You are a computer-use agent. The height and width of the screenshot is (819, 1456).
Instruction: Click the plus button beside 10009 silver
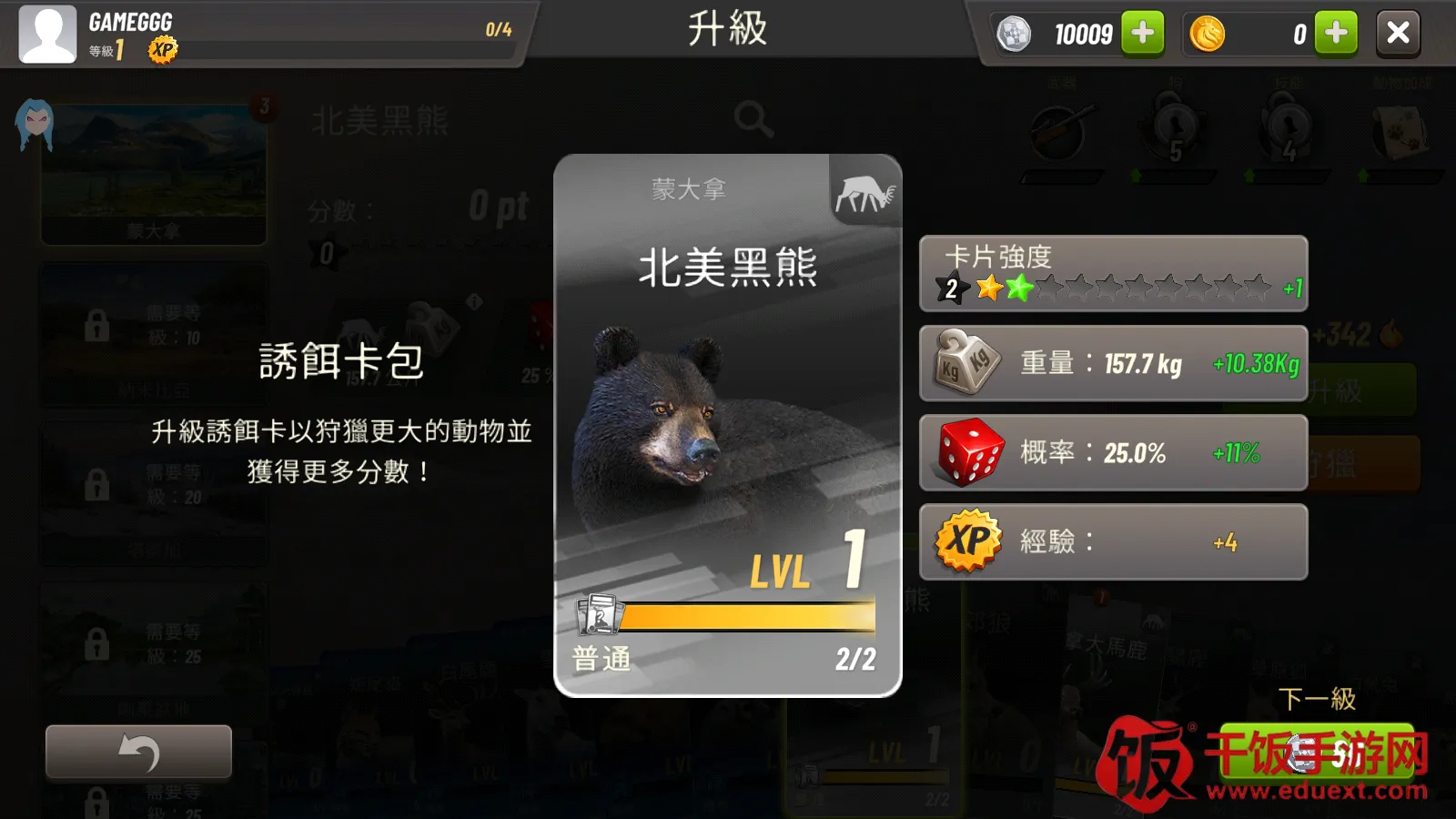[x=1140, y=34]
